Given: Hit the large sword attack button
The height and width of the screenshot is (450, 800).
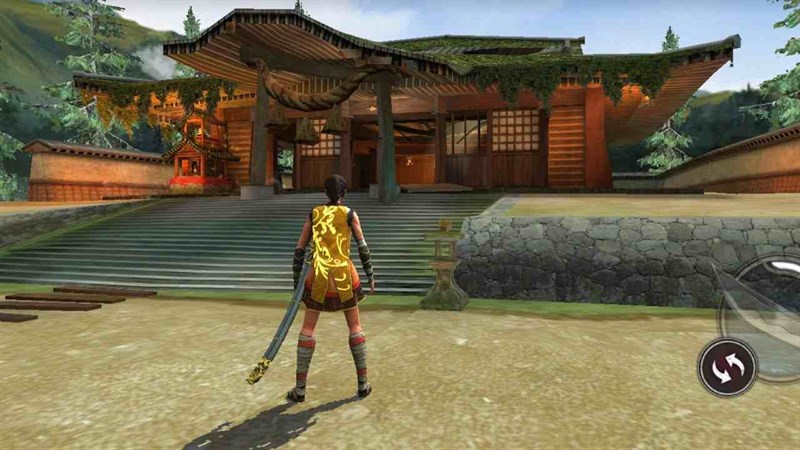Looking at the screenshot, I should [x=770, y=307].
